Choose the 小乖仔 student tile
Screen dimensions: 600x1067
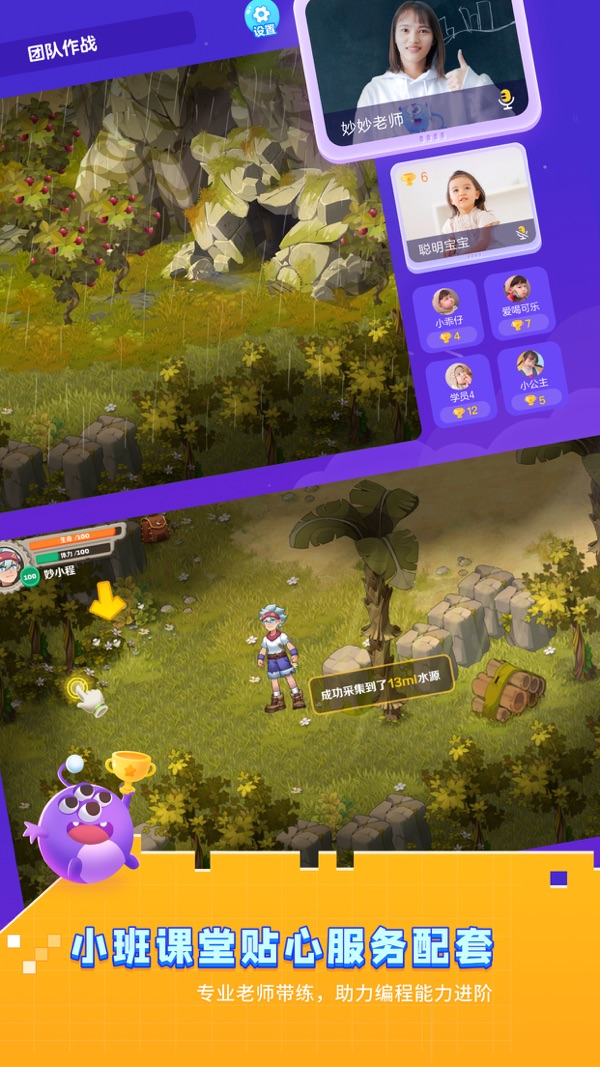coord(446,314)
